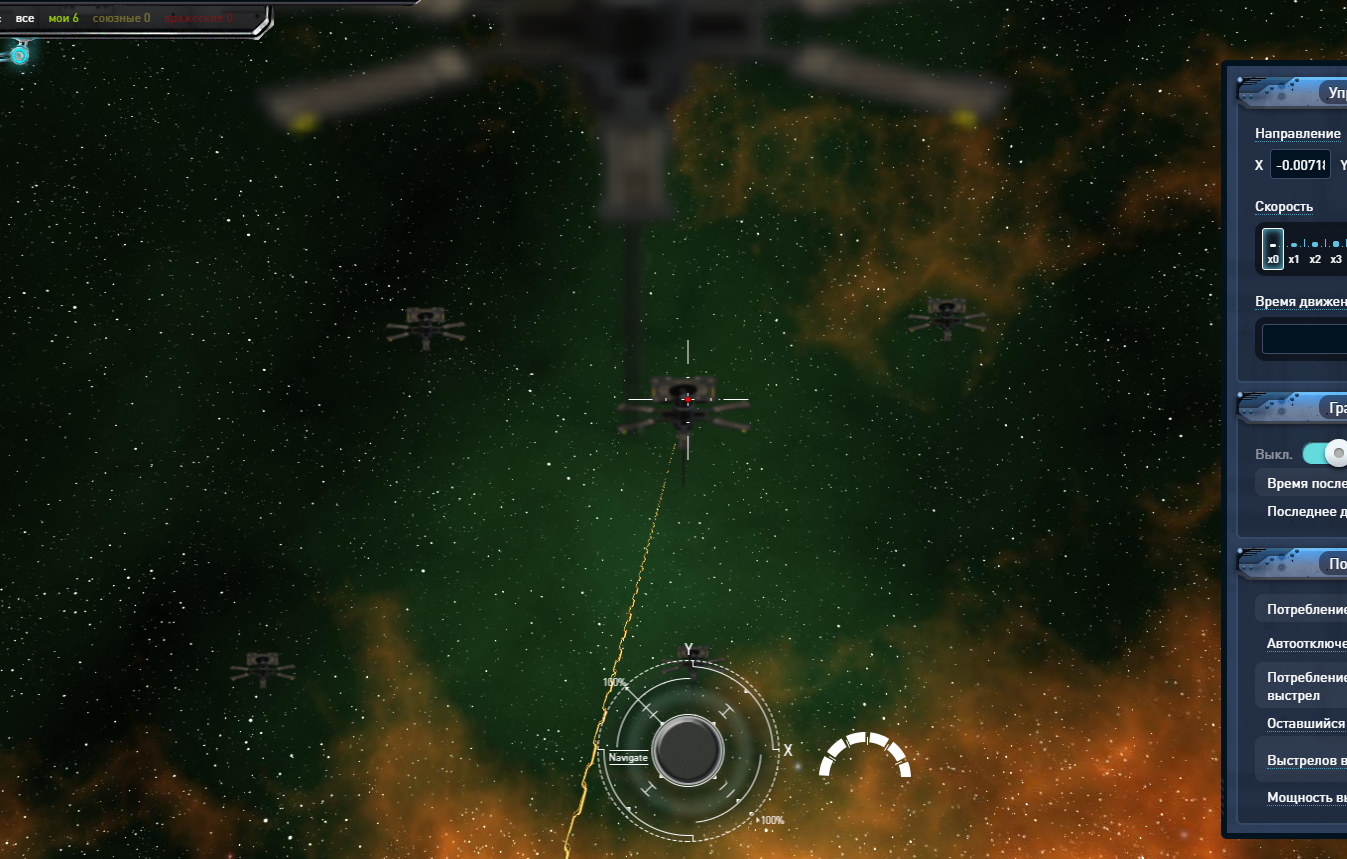
Task: Switch speed to x3
Action: pyautogui.click(x=1336, y=259)
